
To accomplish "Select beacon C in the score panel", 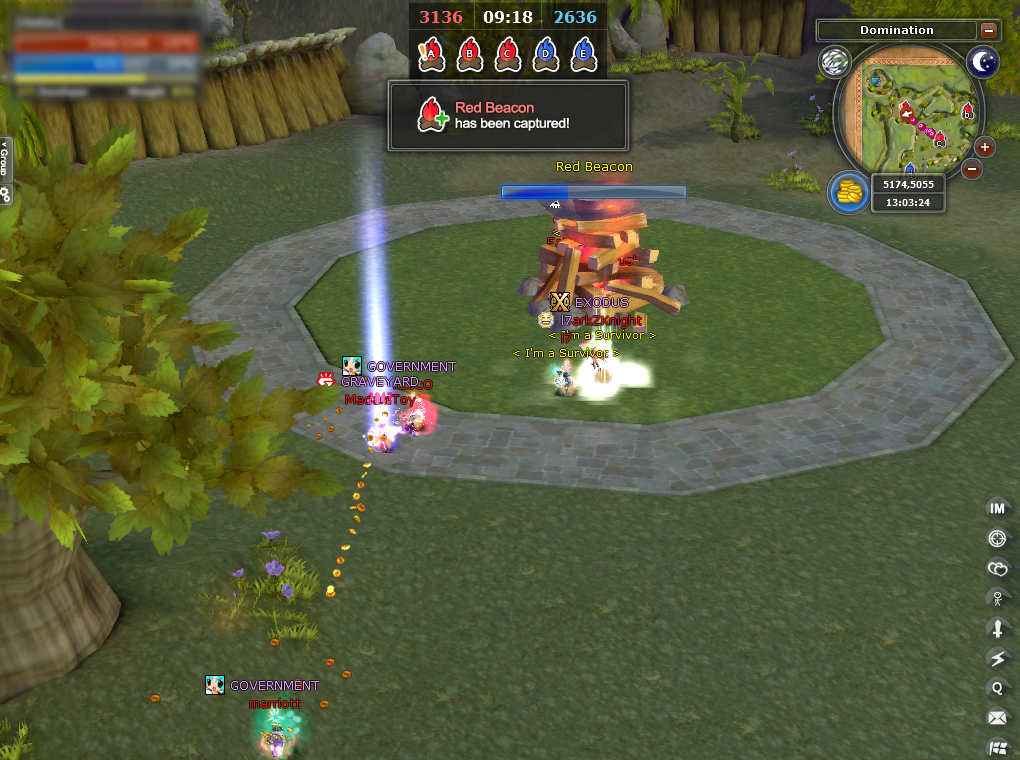I will [507, 54].
